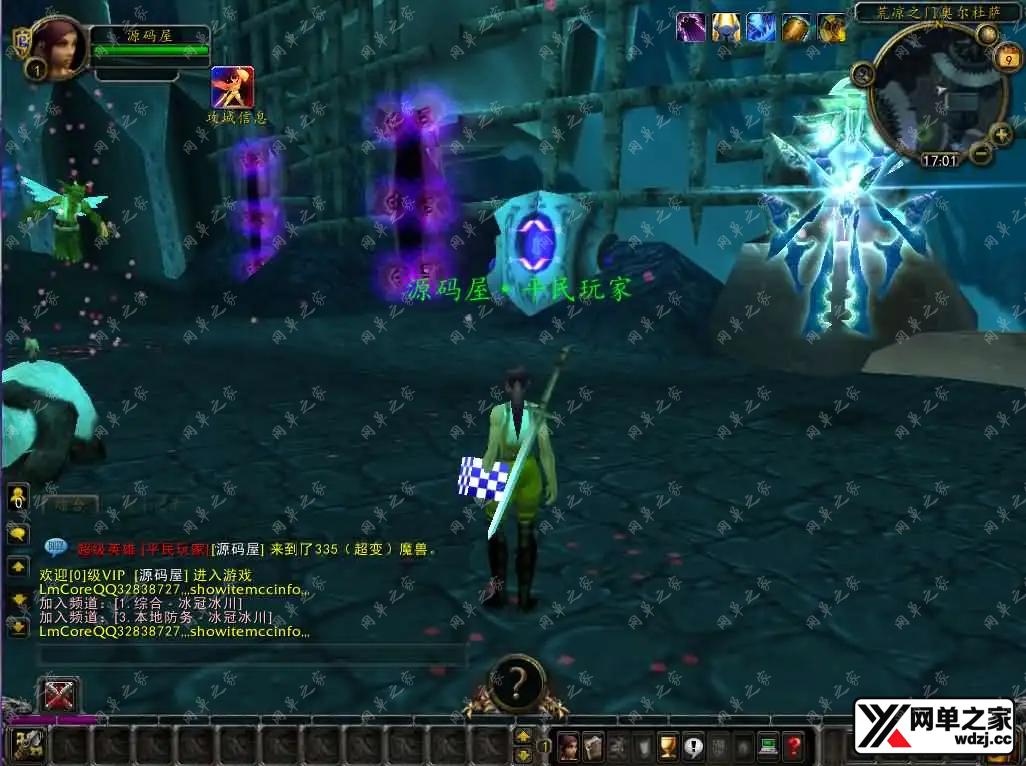
Task: Click the red crossed-out icon above action bar
Action: click(x=58, y=694)
